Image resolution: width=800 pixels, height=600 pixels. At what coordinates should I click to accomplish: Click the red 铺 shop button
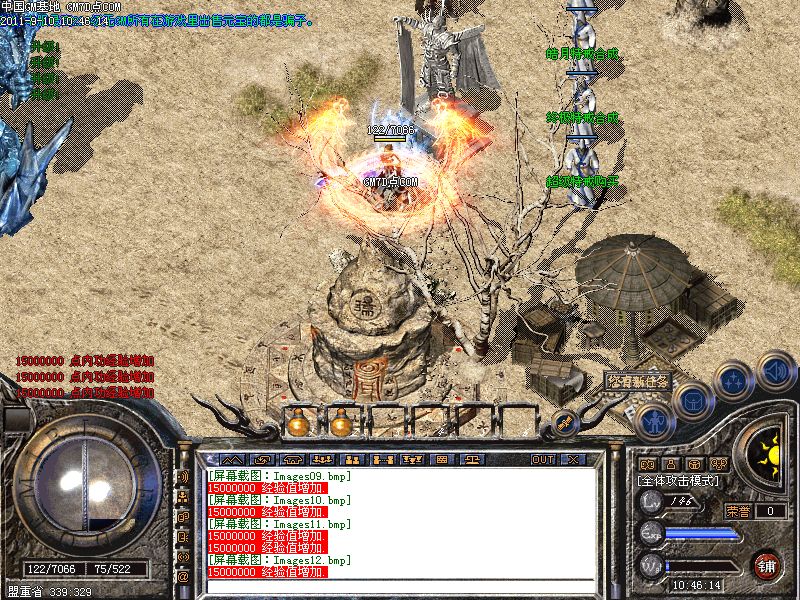767,565
